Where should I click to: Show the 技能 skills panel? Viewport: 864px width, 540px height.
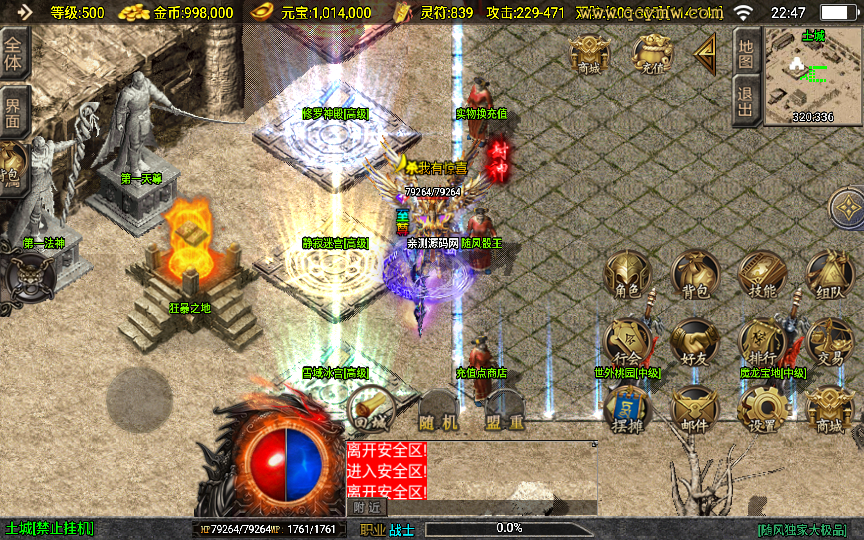coord(762,276)
